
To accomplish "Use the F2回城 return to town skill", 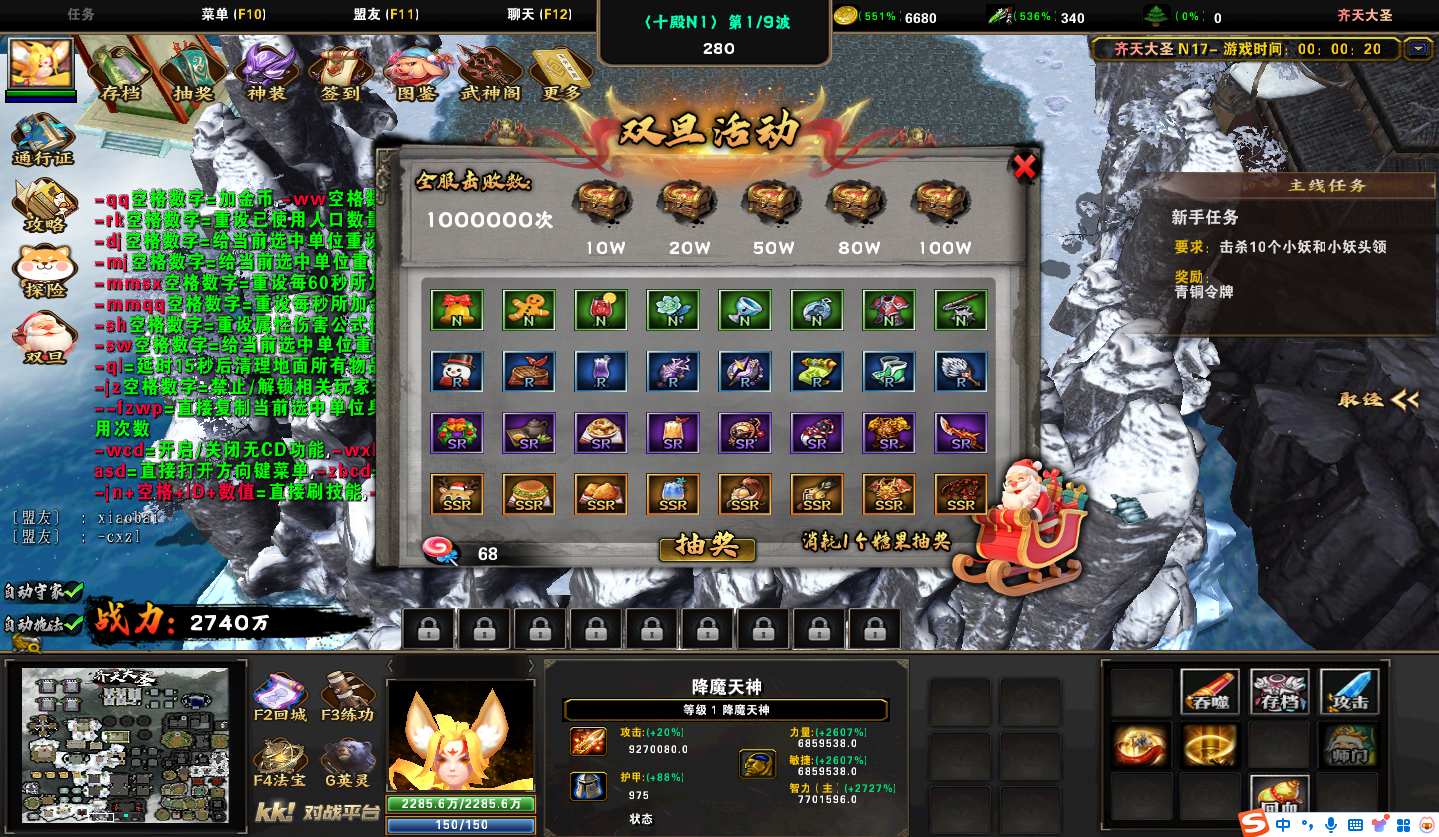I will (x=279, y=697).
